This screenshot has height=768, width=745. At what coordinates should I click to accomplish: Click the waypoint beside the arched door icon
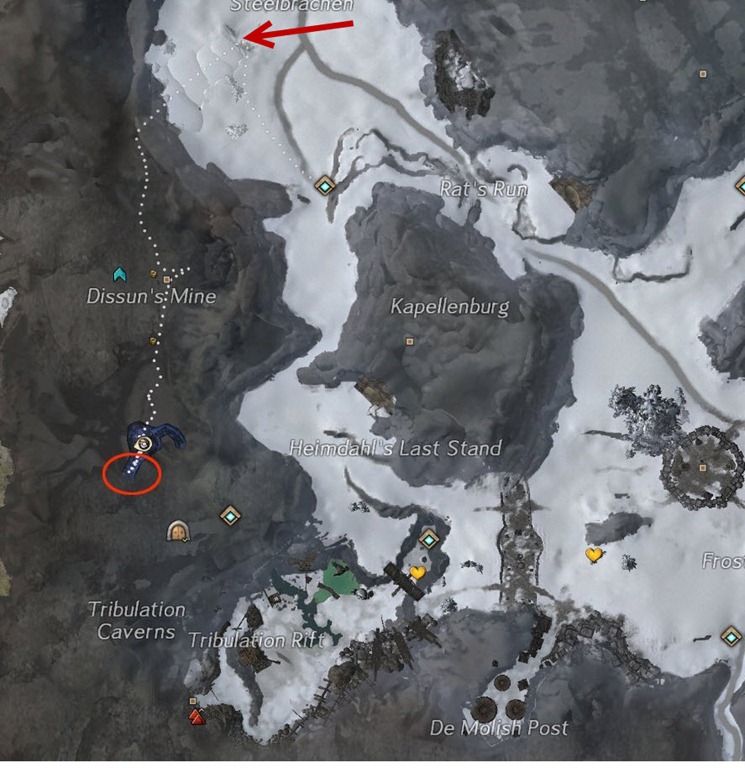pyautogui.click(x=231, y=516)
